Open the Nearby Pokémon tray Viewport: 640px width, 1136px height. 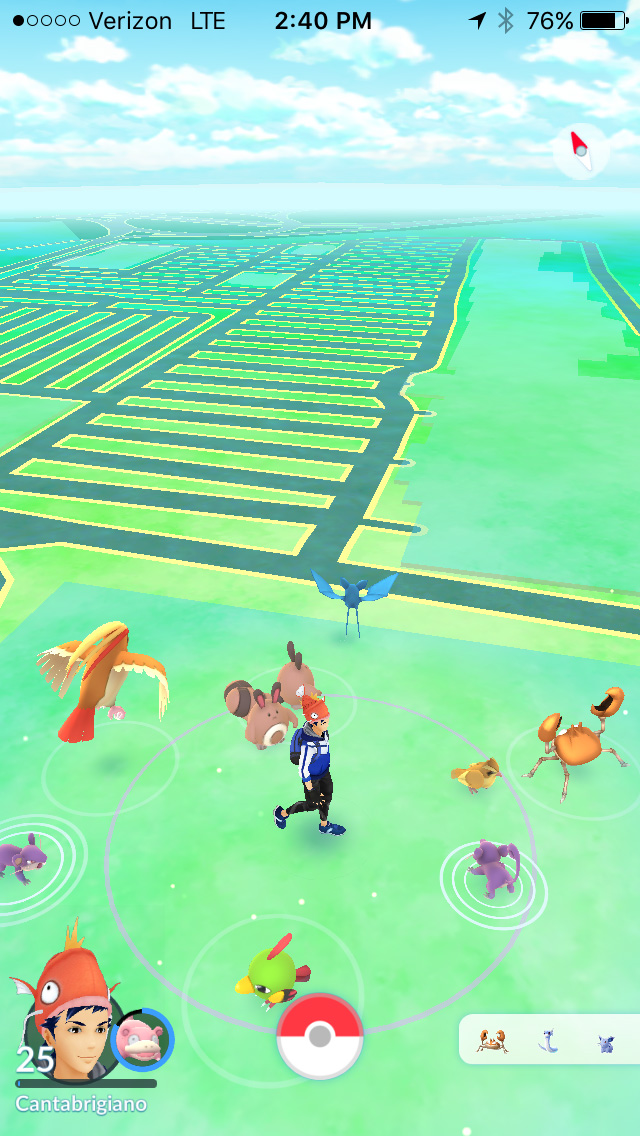[548, 1040]
